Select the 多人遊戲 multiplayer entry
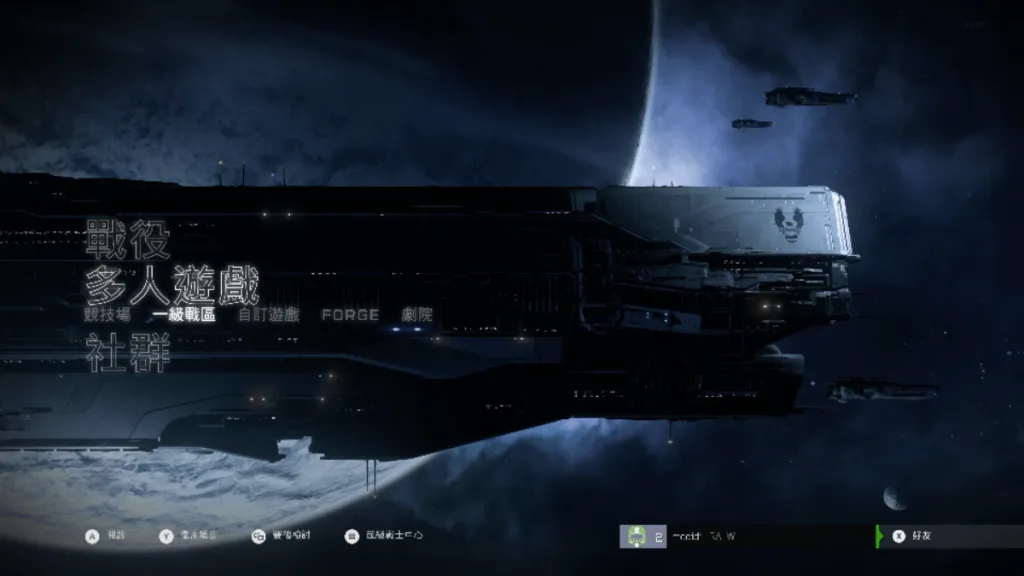Image resolution: width=1024 pixels, height=576 pixels. (172, 286)
